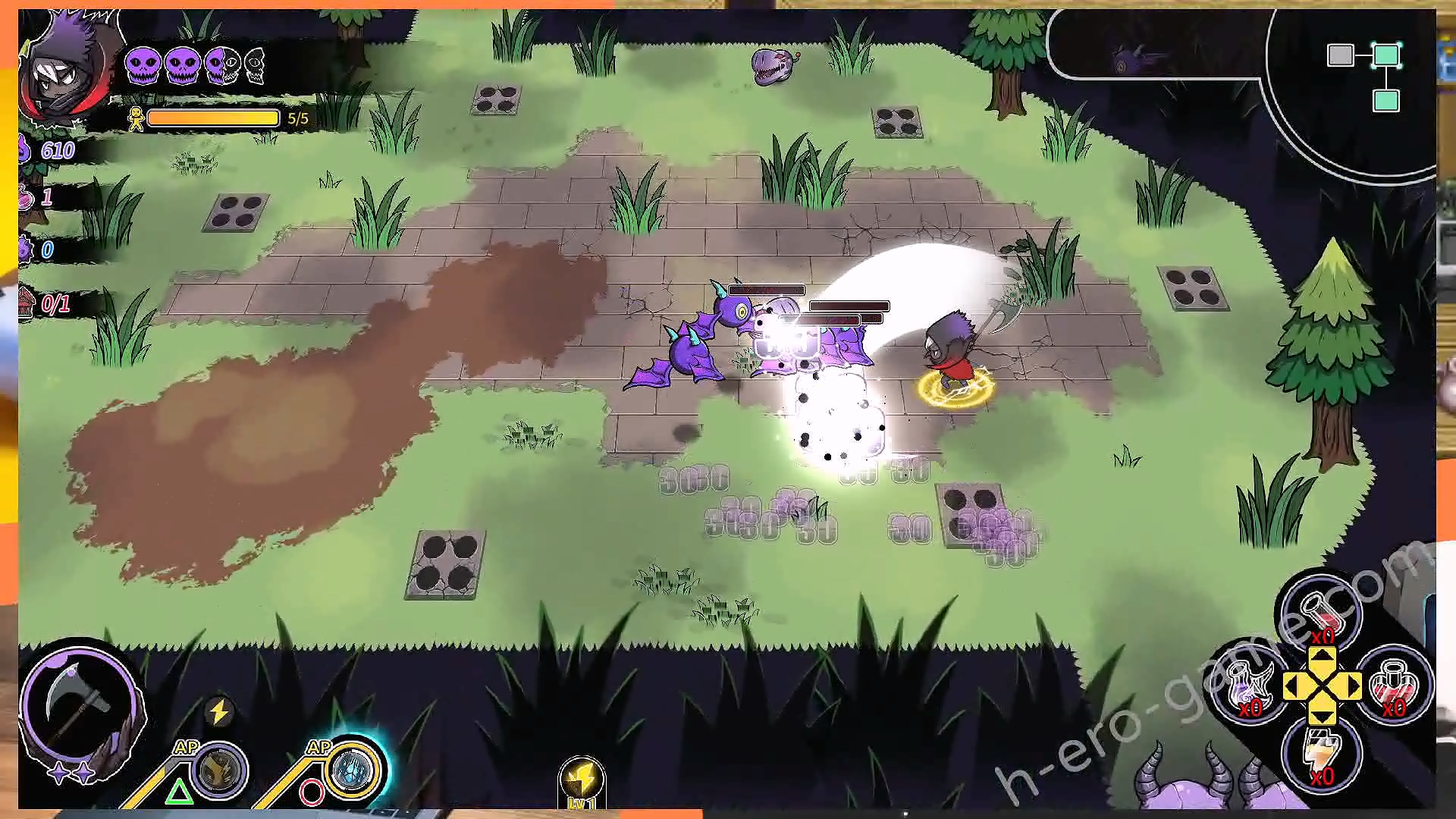Use the lightning bolt consumable item
1456x819 pixels.
[x=1321, y=752]
